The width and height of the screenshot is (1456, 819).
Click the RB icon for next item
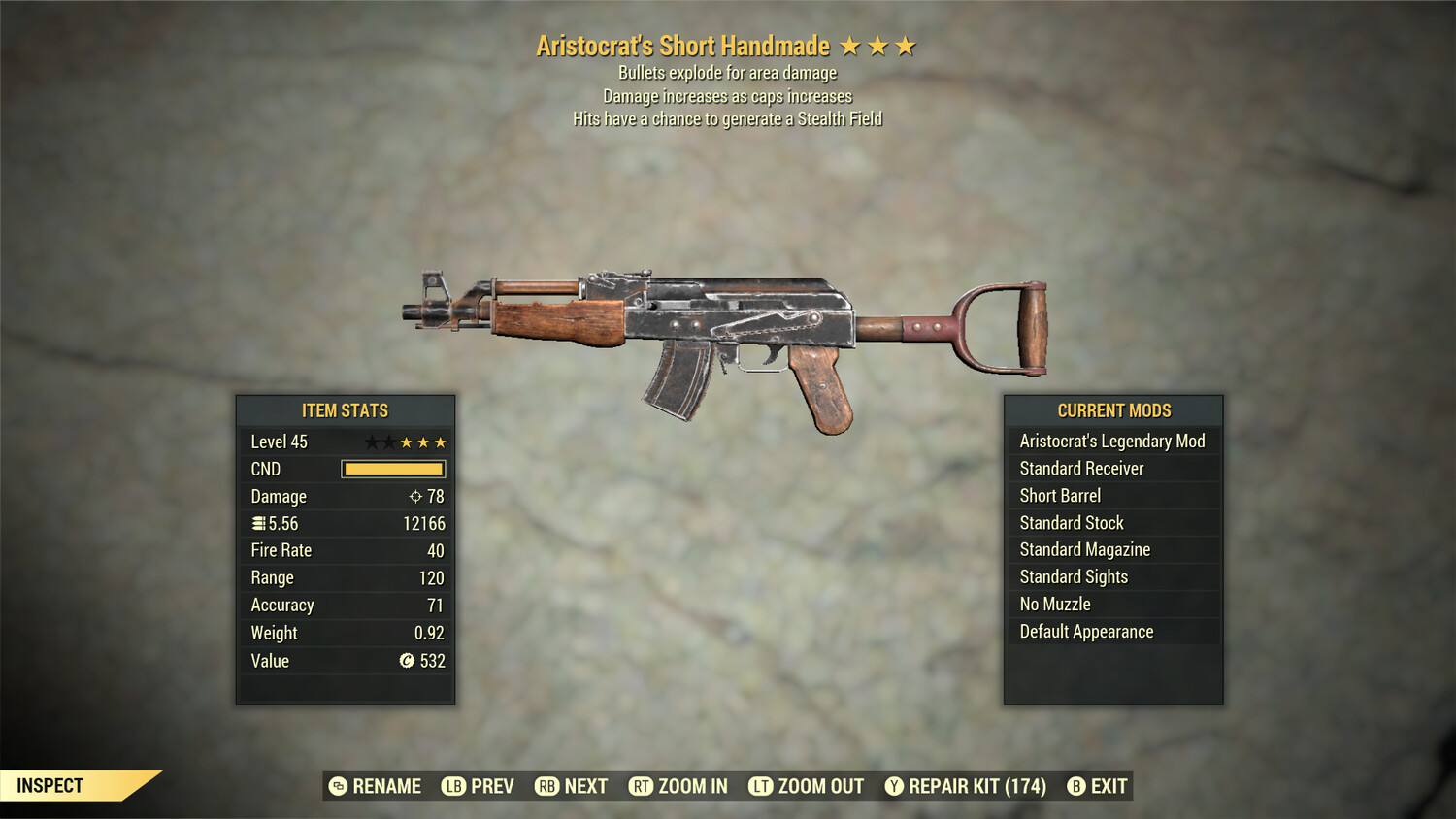[546, 786]
